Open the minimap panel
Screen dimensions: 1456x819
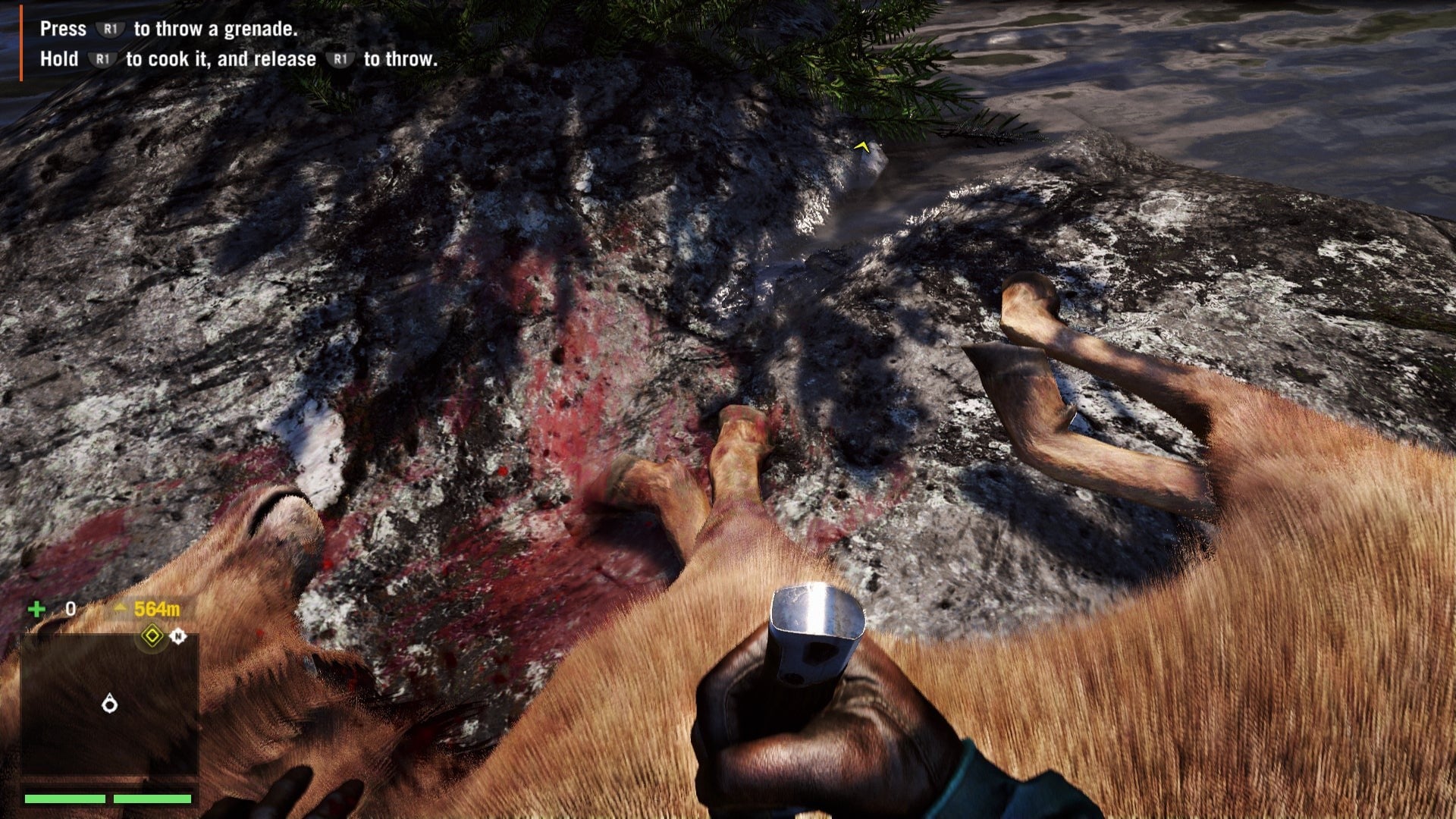pyautogui.click(x=109, y=704)
